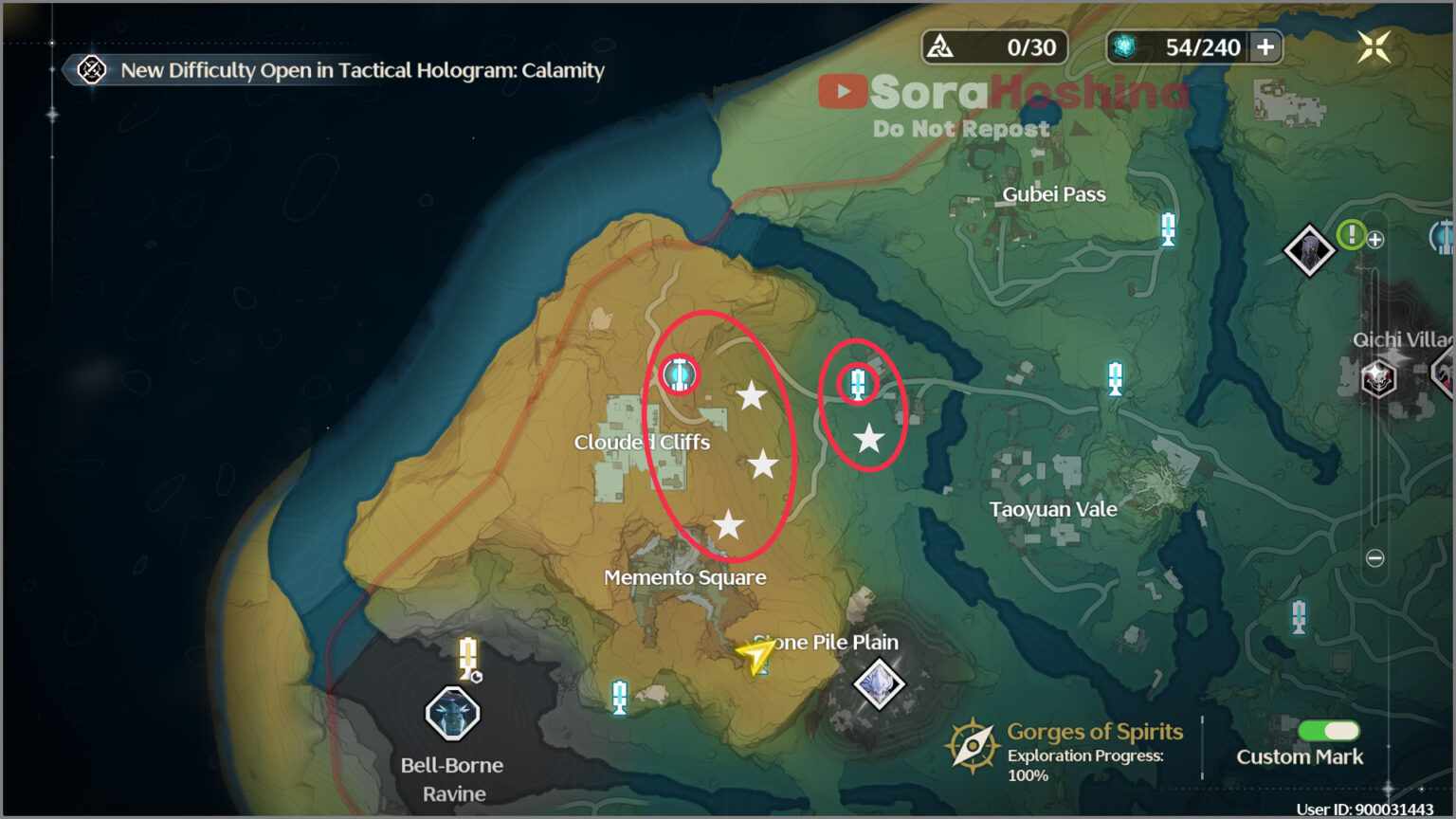
Task: Click the Waypoint counter icon showing 0/30
Action: pos(940,47)
